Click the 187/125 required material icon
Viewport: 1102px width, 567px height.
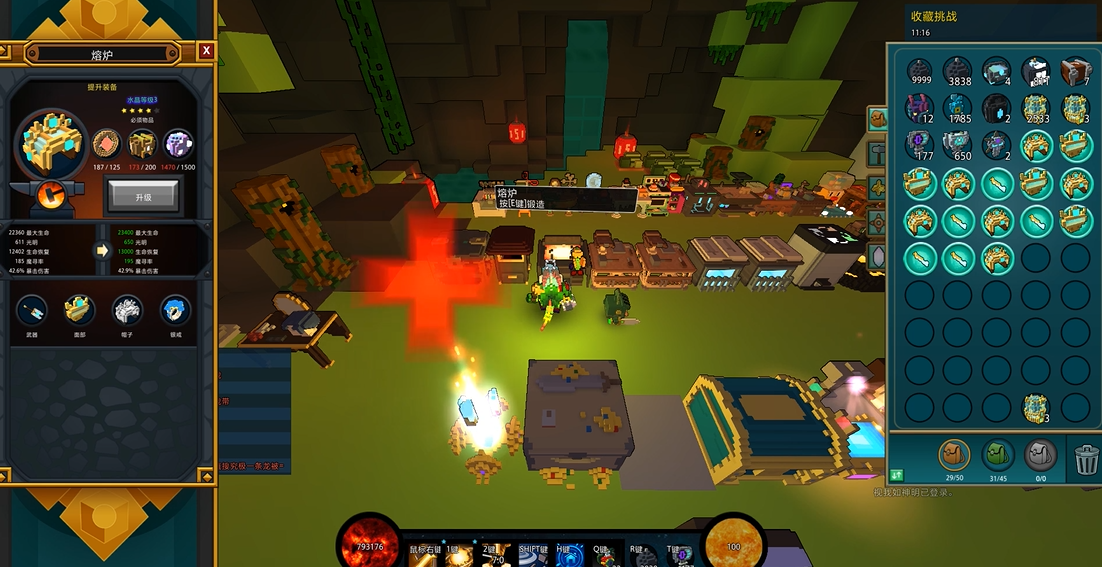point(106,144)
